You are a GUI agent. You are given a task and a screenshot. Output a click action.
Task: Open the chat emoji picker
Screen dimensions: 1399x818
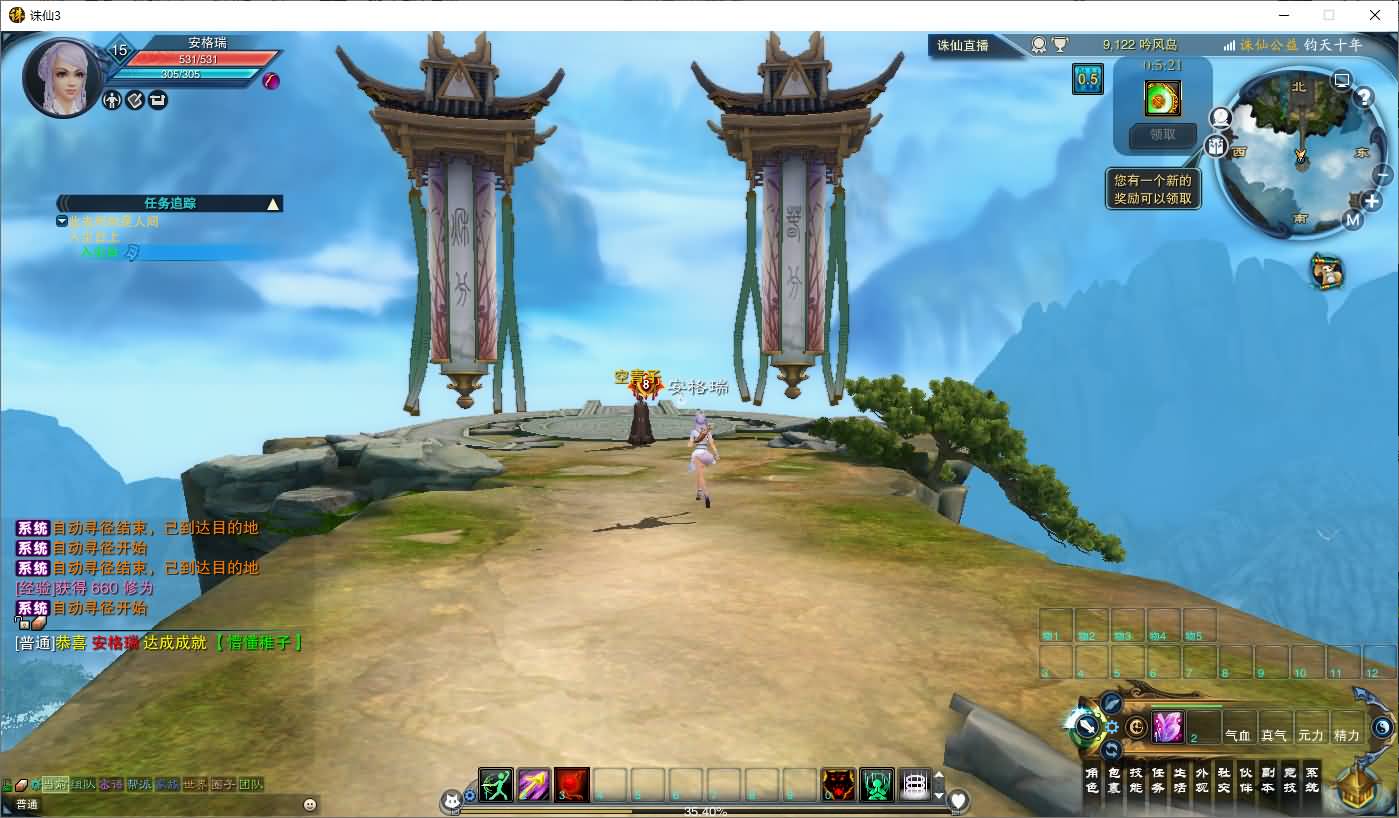coord(310,804)
